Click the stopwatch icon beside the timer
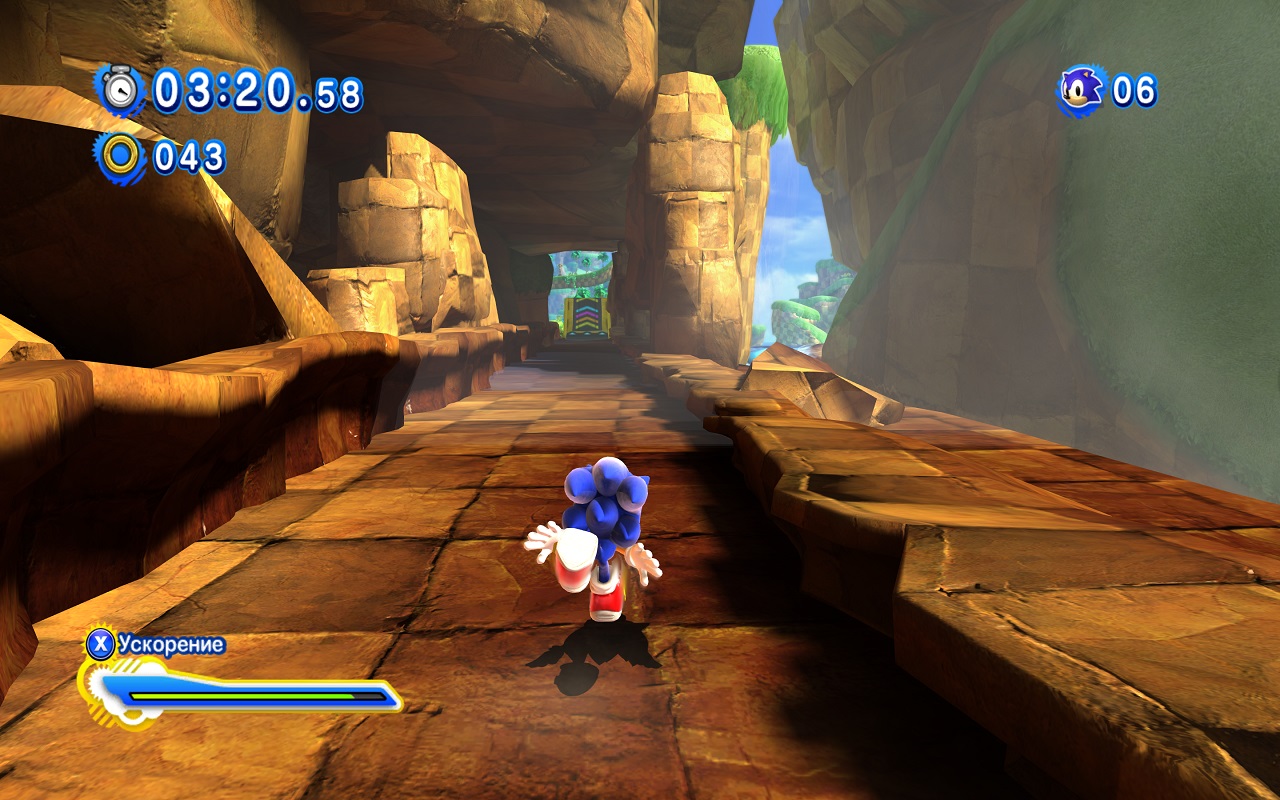Image resolution: width=1280 pixels, height=800 pixels. click(x=121, y=90)
